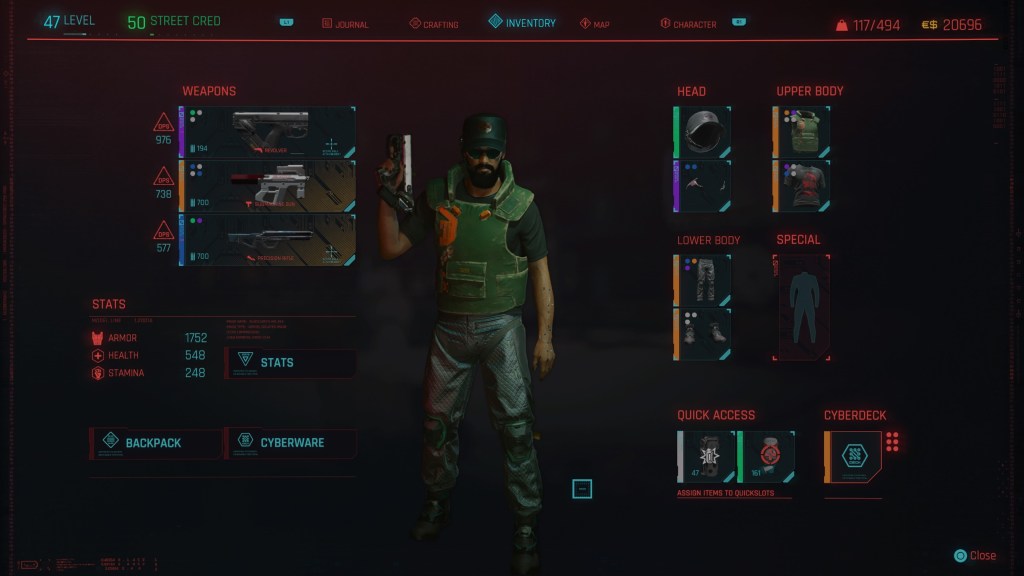Open the Cyberware menu
Image resolution: width=1024 pixels, height=576 pixels.
click(x=290, y=443)
